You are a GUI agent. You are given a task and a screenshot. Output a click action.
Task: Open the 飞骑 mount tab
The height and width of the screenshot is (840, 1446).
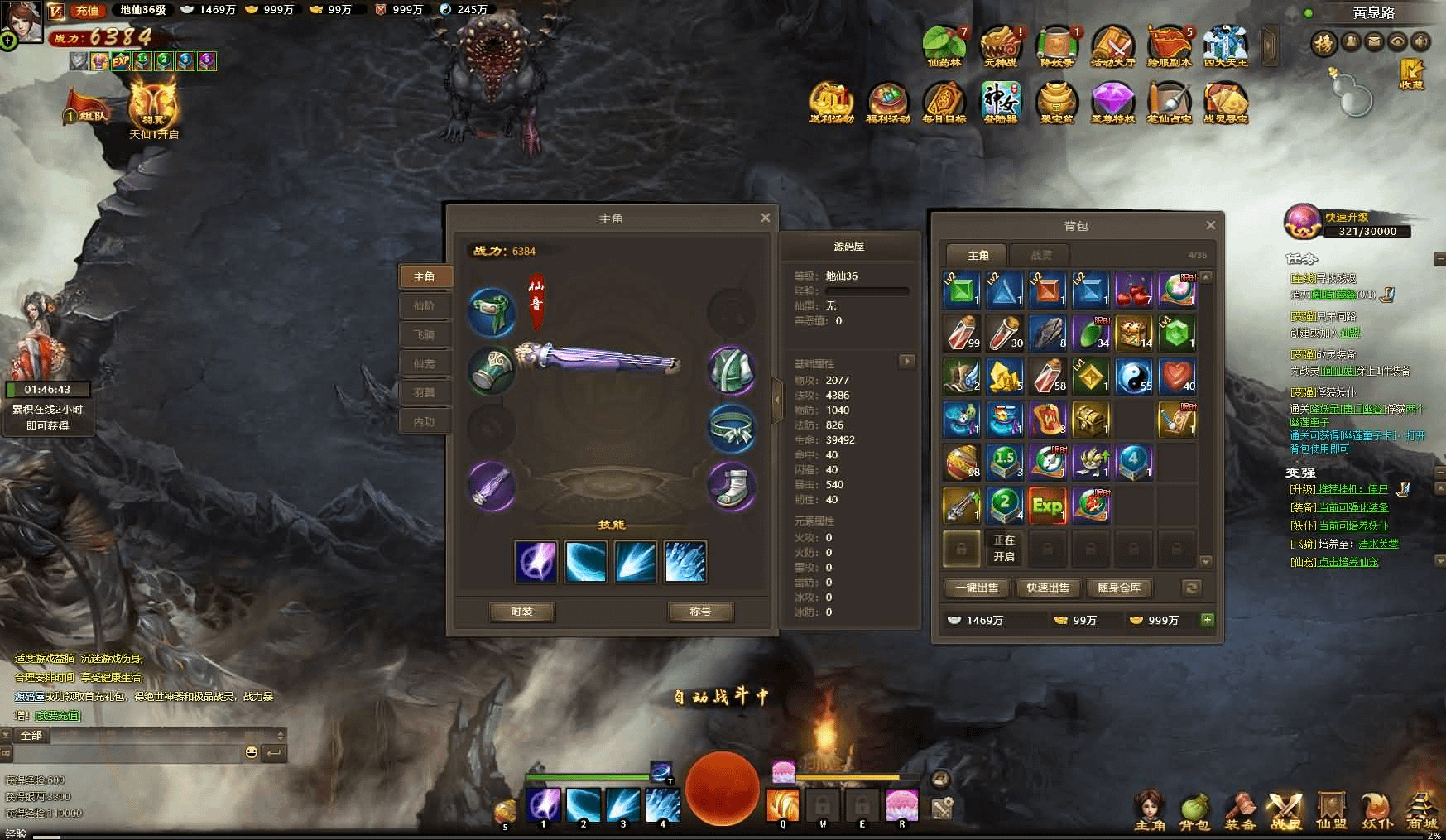tap(424, 334)
